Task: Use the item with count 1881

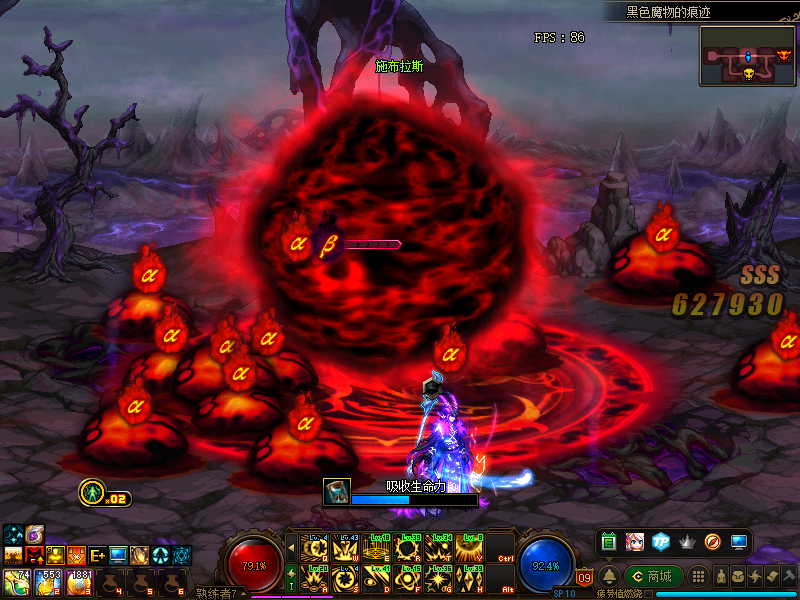Action: click(79, 582)
